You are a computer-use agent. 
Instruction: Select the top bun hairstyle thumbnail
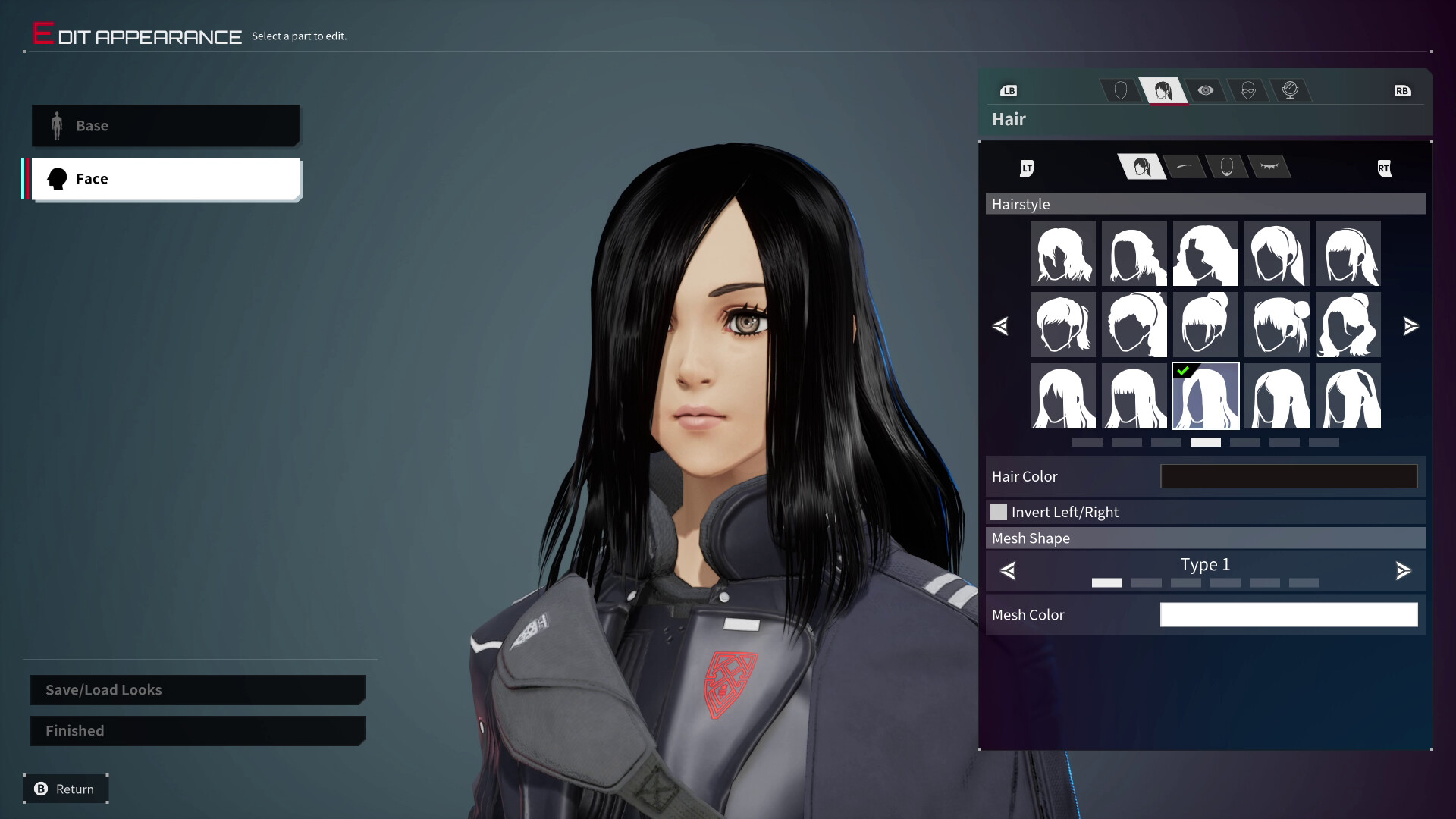point(1206,325)
